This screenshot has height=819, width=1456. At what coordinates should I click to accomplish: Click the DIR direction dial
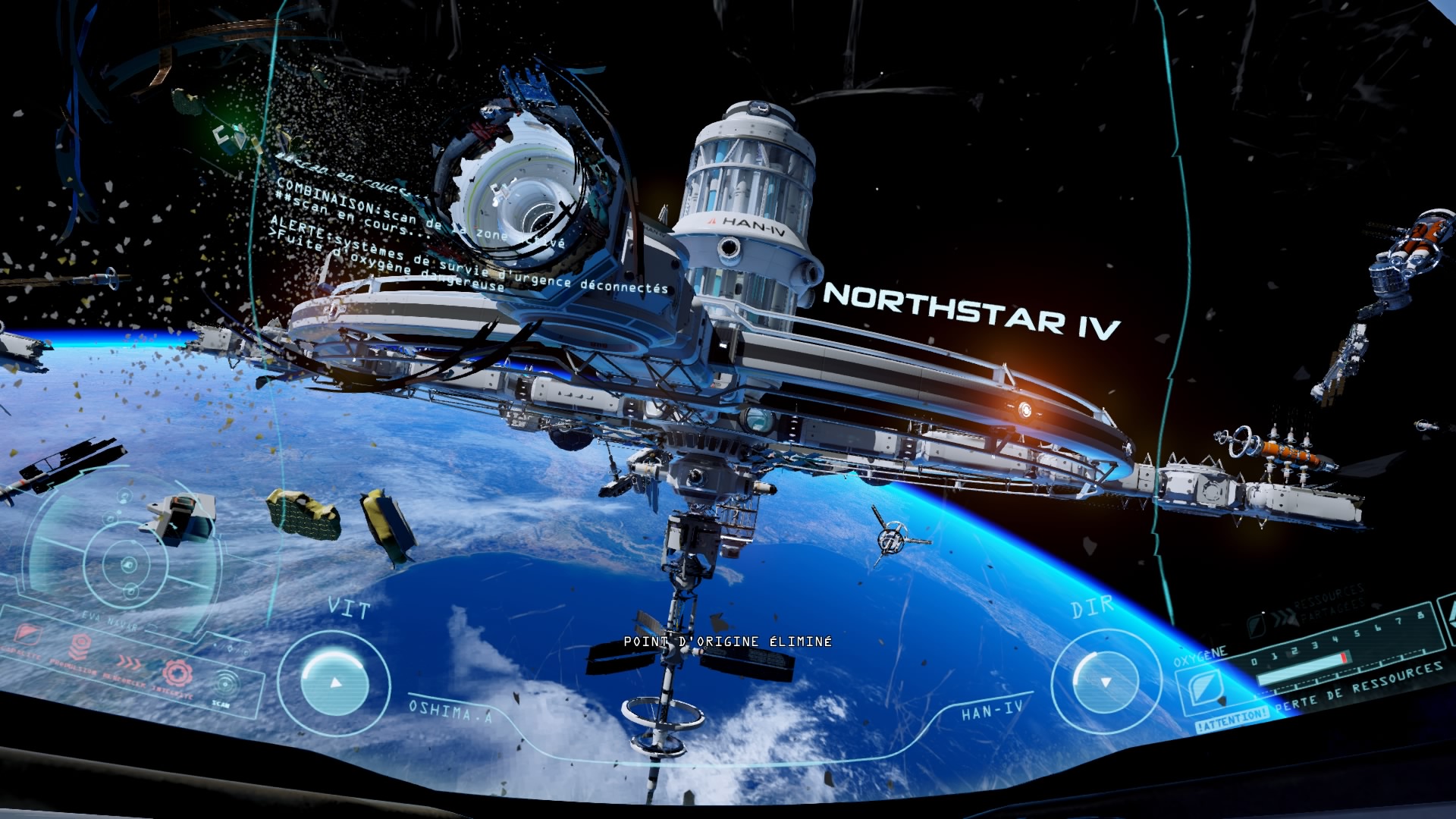(1105, 682)
